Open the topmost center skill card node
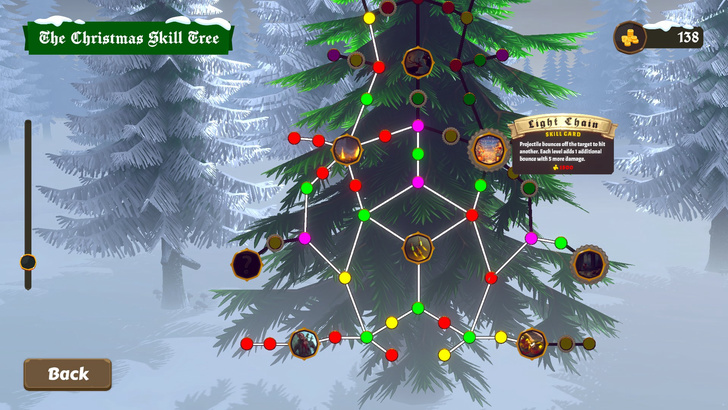728x410 pixels. (x=417, y=62)
